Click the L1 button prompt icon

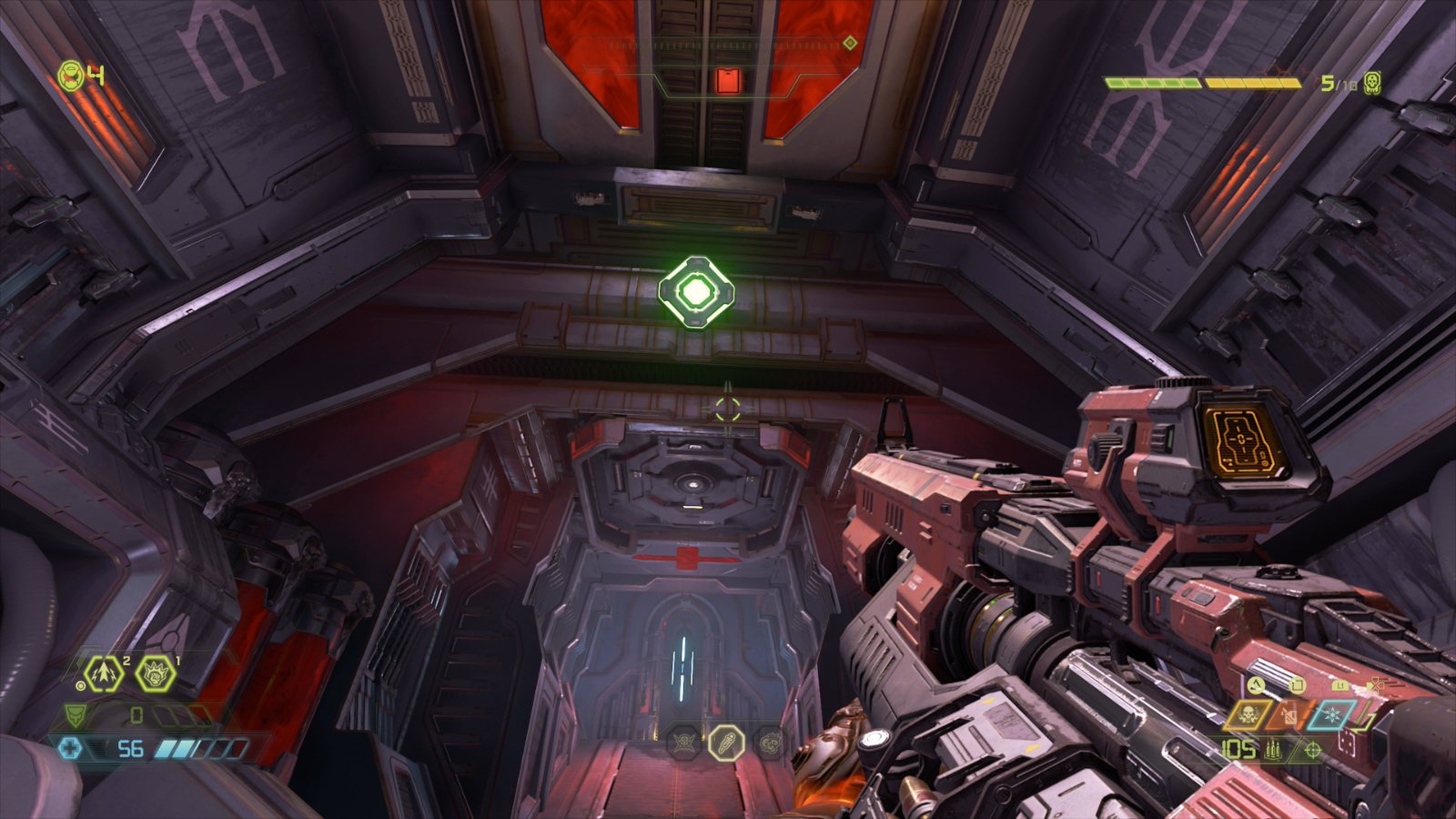[1340, 686]
